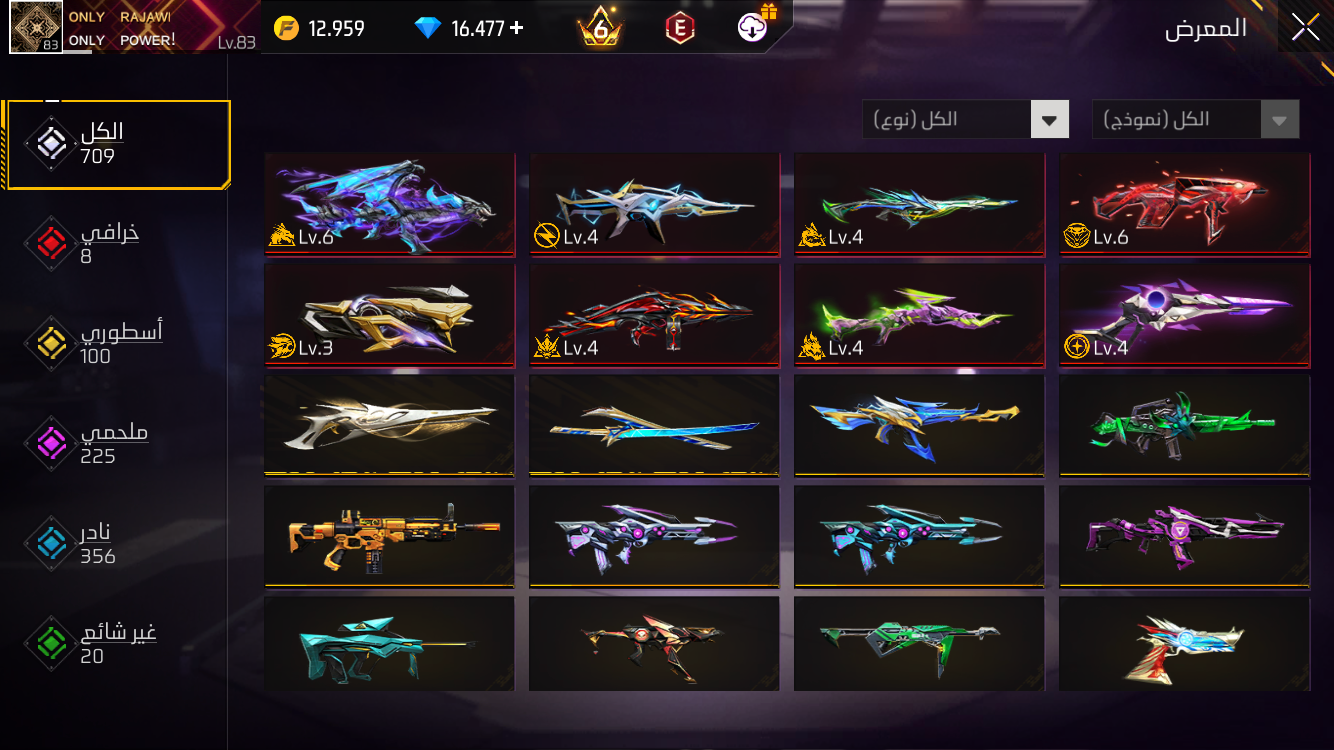This screenshot has height=750, width=1334.
Task: Select the red خرافي rarity diamond icon
Action: 49,243
